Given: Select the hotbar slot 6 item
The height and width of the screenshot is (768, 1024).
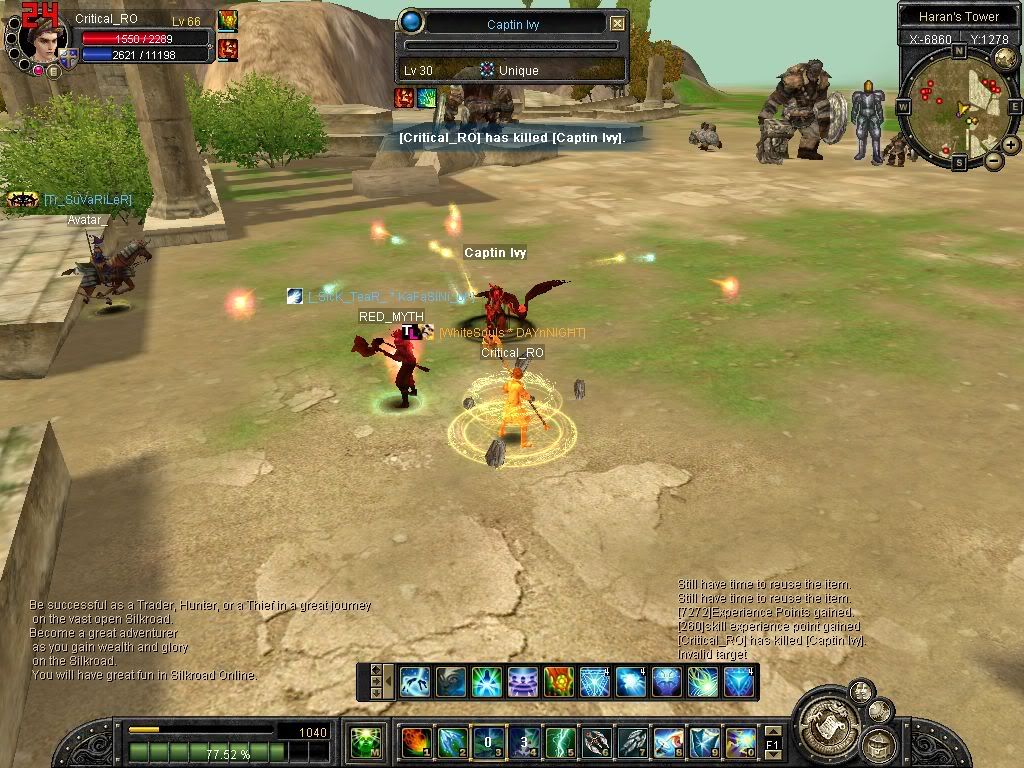Looking at the screenshot, I should click(x=596, y=742).
